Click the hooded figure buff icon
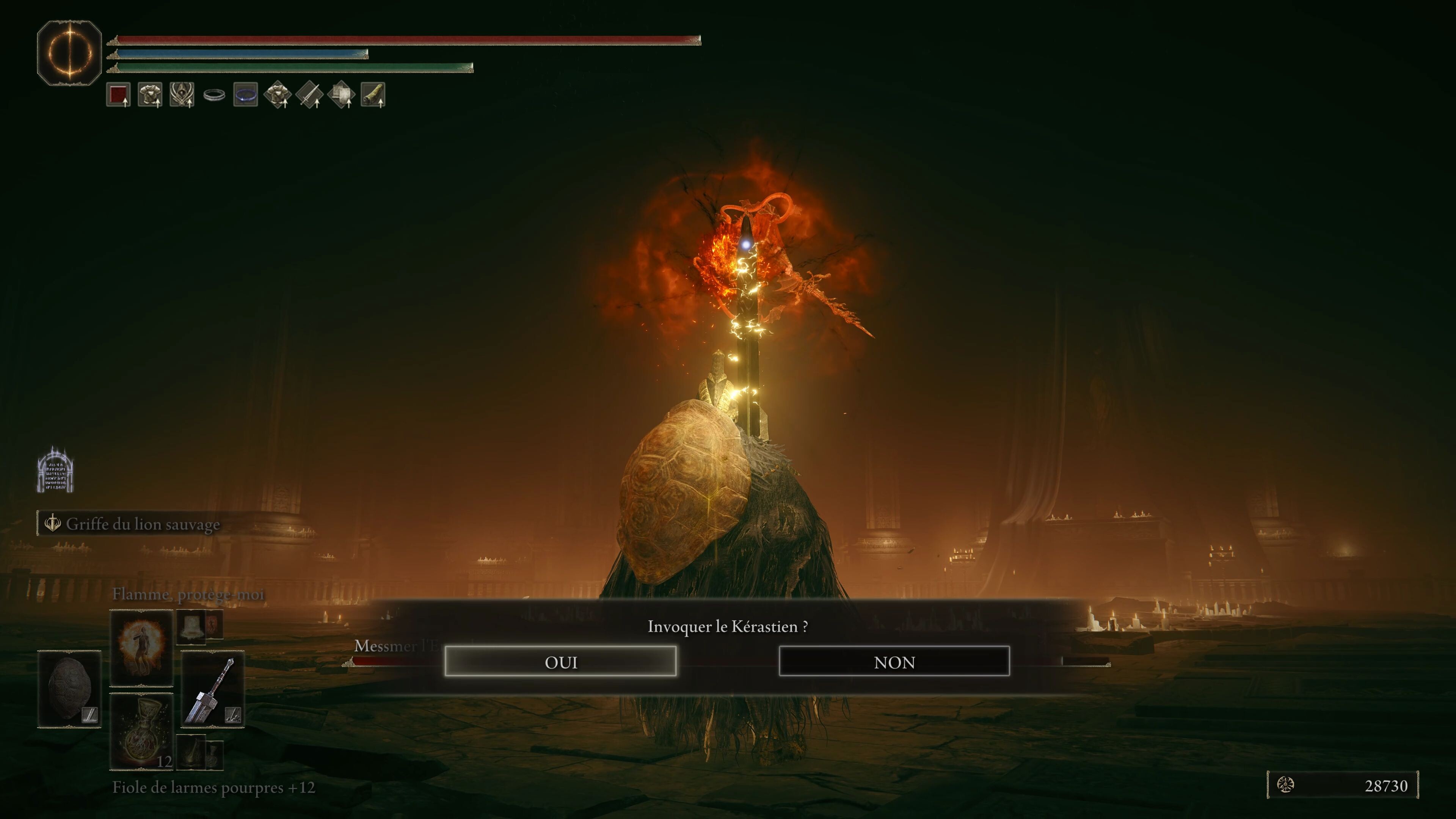The image size is (1456, 819). click(x=182, y=94)
